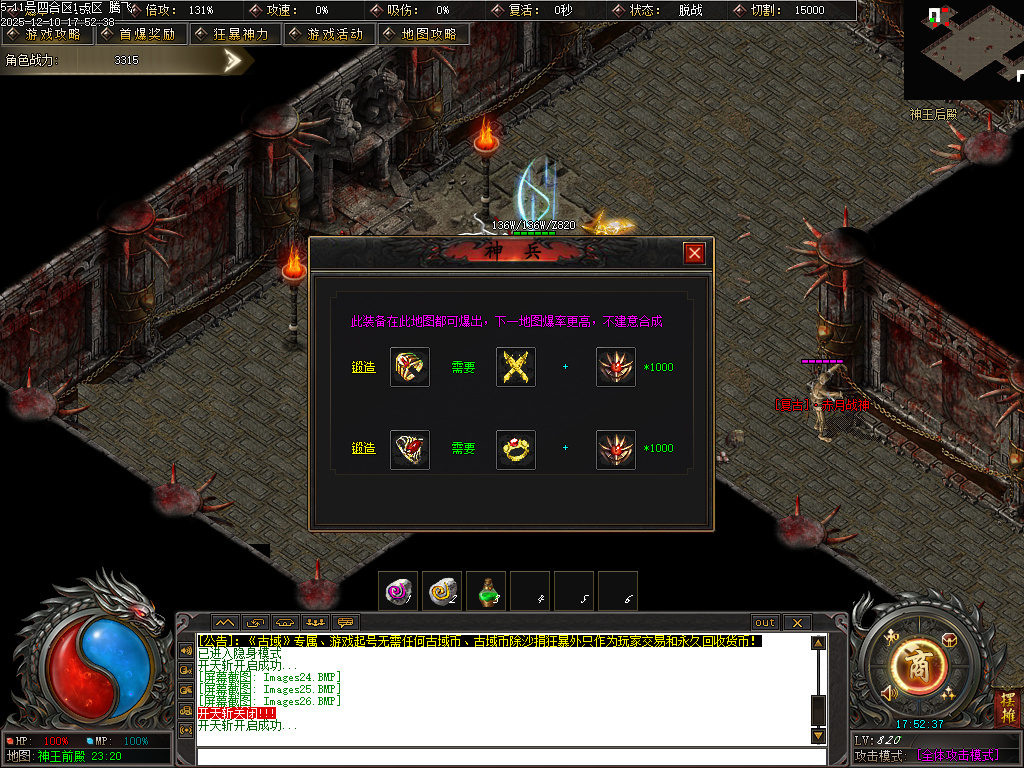Screen dimensions: 1024x768
Task: Use the green potion in hotbar slot 3
Action: point(487,591)
